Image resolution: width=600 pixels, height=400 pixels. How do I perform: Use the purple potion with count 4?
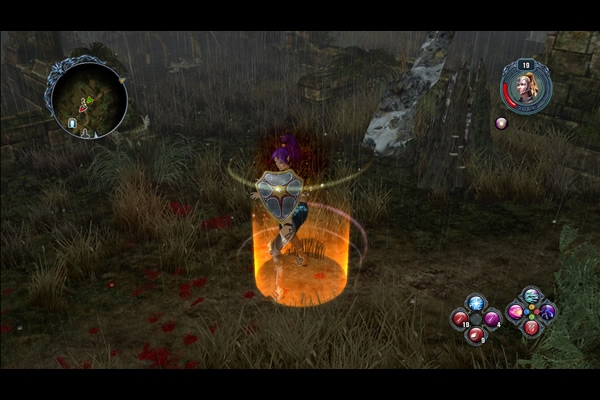[x=492, y=319]
